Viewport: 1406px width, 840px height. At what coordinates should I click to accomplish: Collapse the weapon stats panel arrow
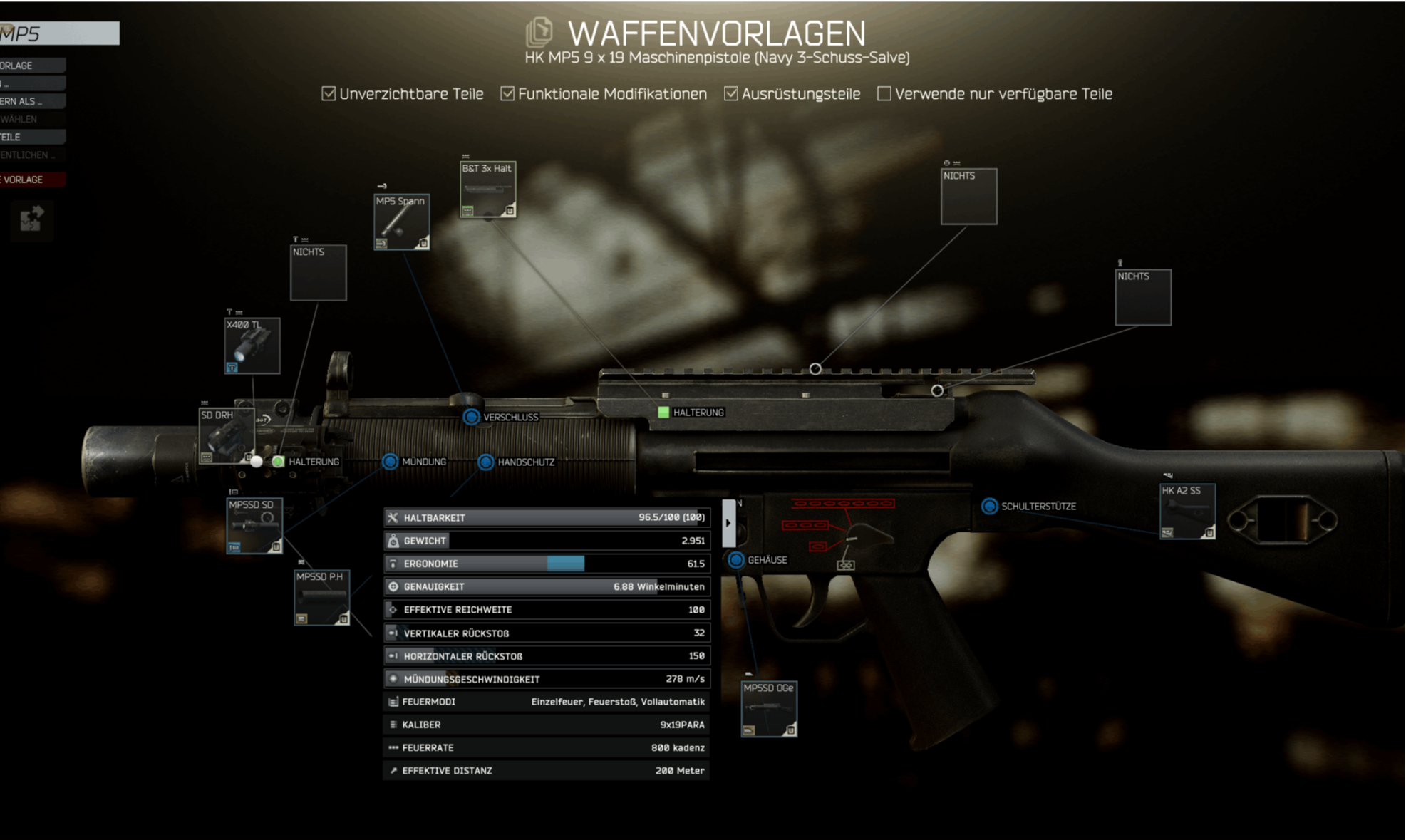(728, 523)
